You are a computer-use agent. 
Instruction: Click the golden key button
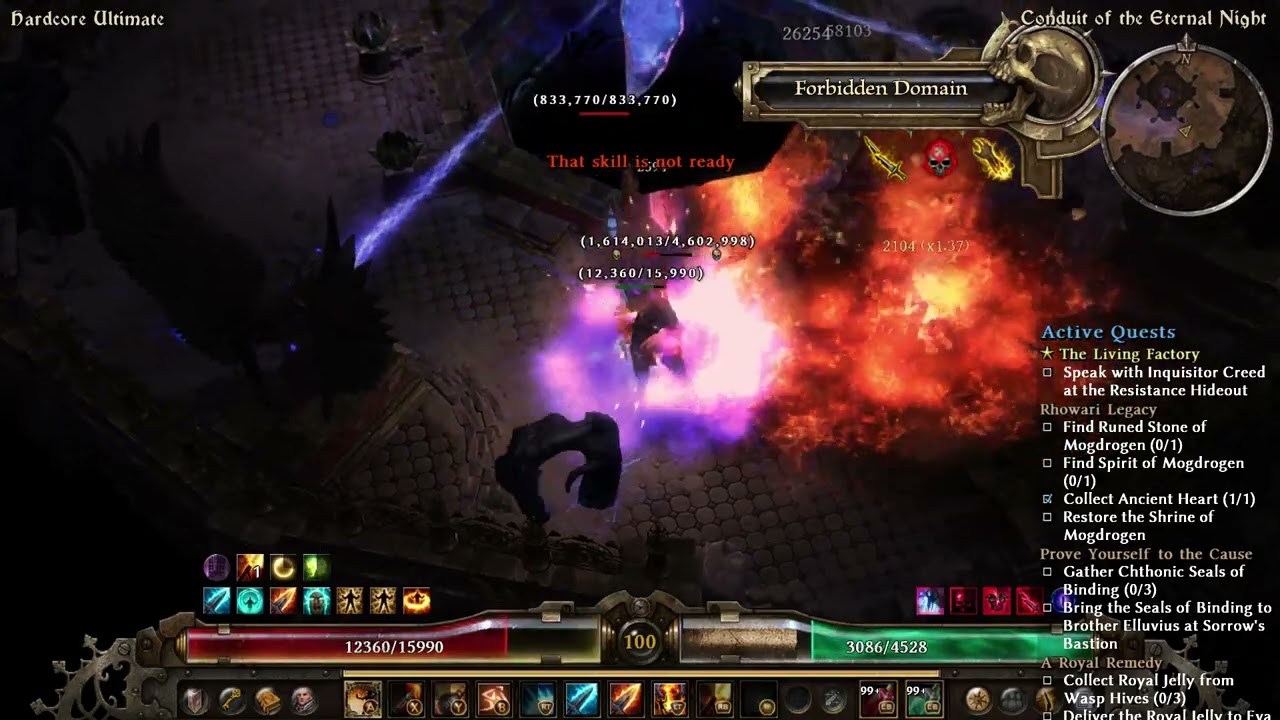[231, 700]
